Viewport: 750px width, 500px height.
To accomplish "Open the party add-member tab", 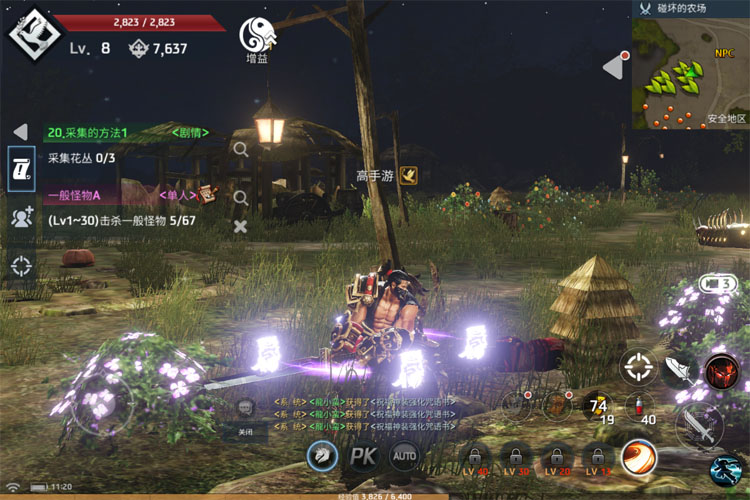I will (x=21, y=217).
